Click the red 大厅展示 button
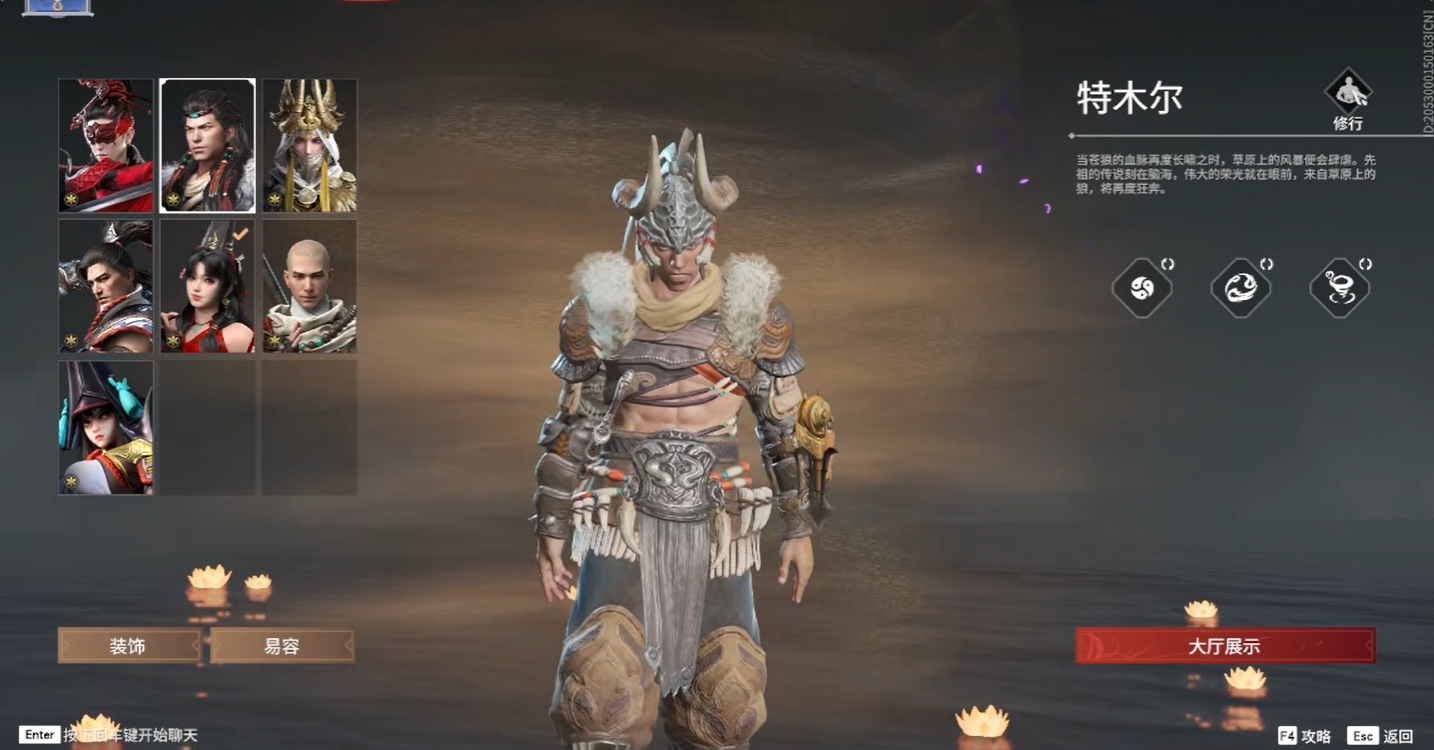The image size is (1434, 750). (x=1225, y=646)
